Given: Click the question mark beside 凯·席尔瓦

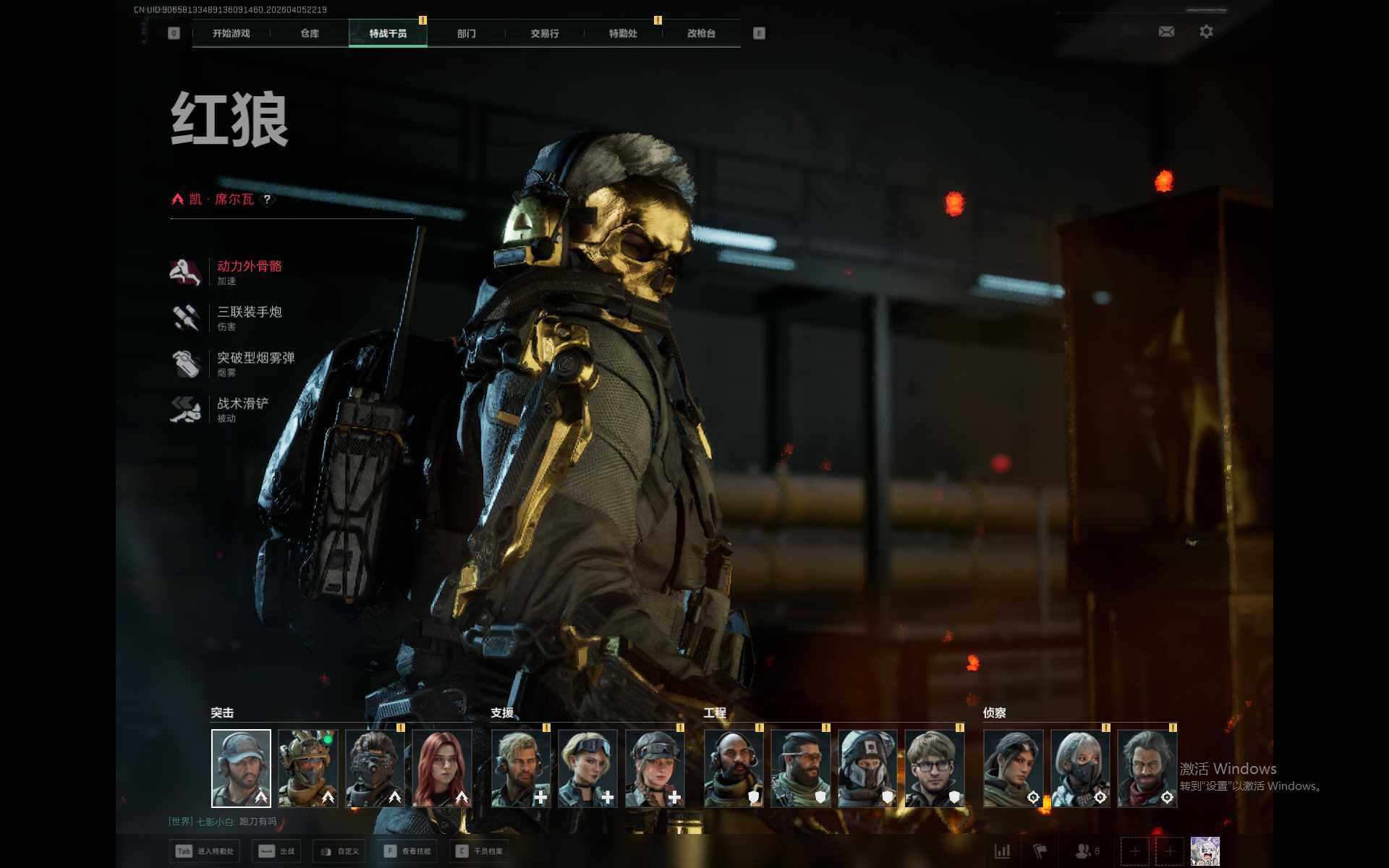Looking at the screenshot, I should (x=267, y=200).
